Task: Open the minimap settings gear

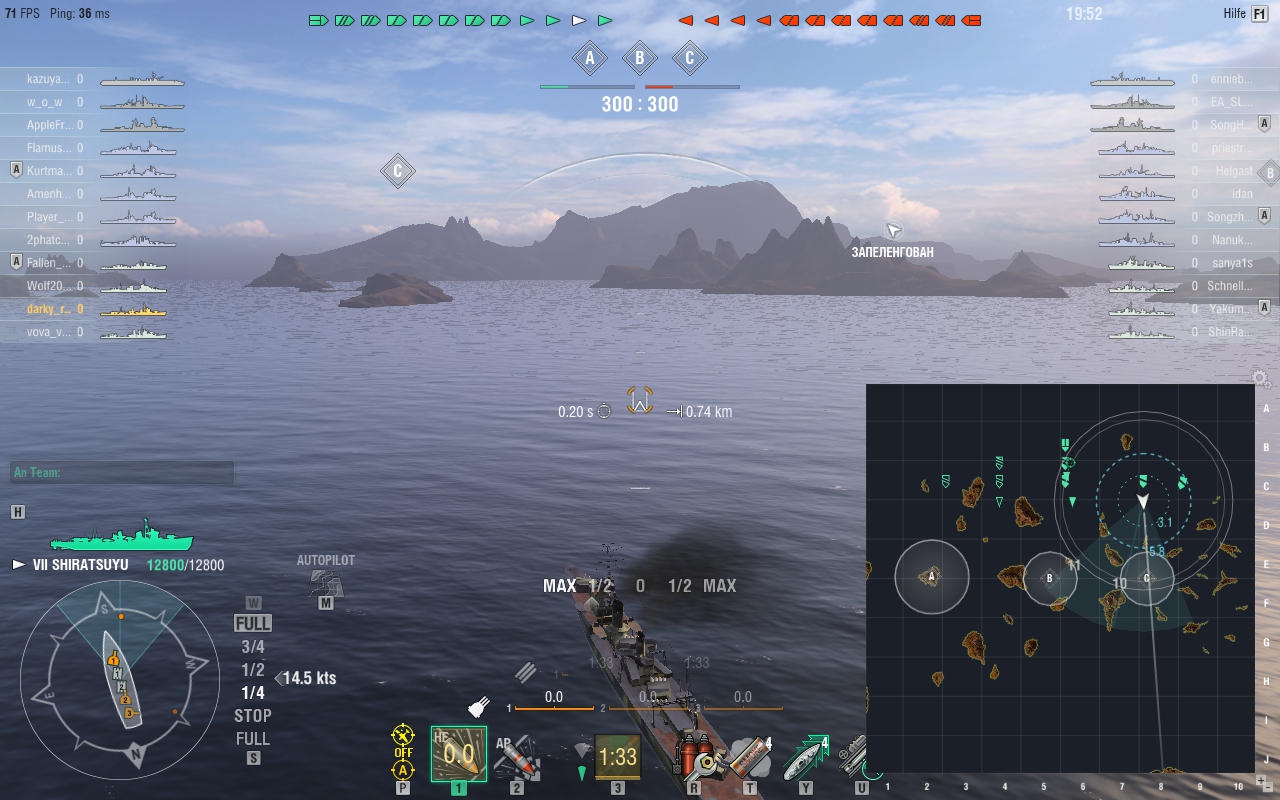Action: tap(1261, 379)
